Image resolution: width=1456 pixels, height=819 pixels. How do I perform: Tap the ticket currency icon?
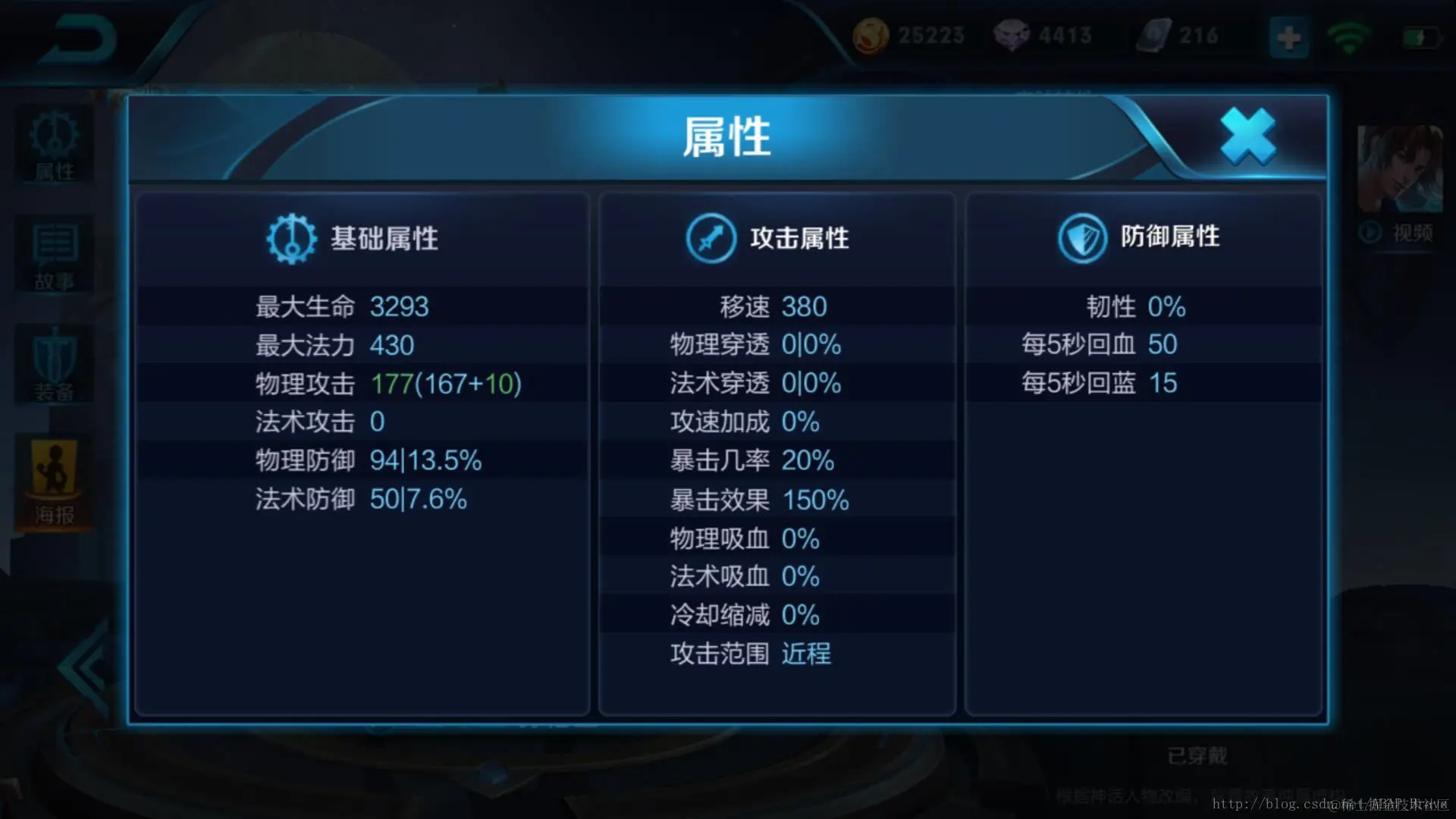(x=1150, y=33)
